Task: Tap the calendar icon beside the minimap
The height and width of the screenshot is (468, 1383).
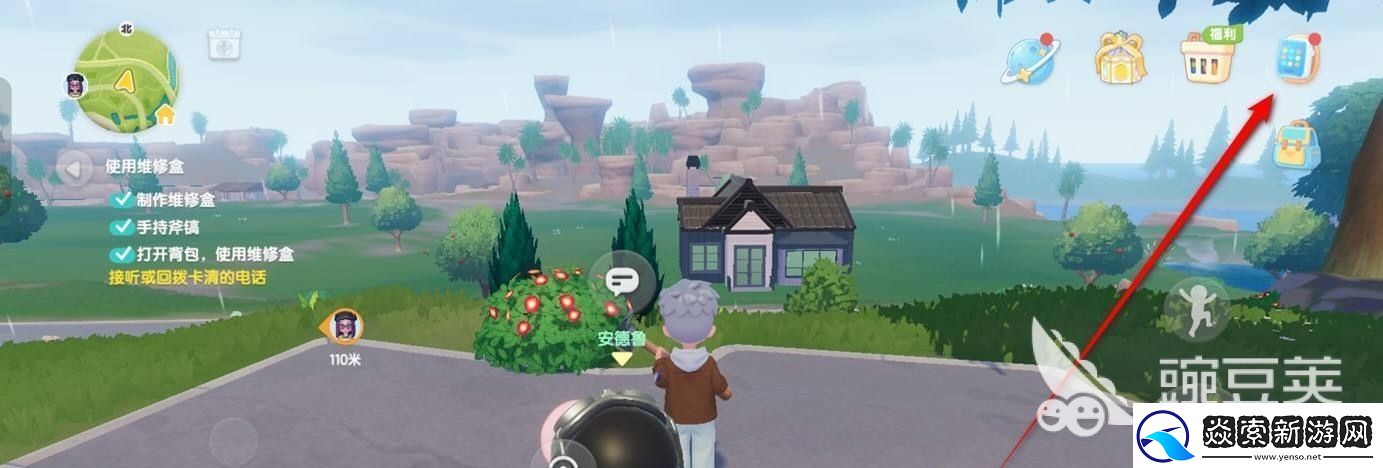Action: [222, 46]
